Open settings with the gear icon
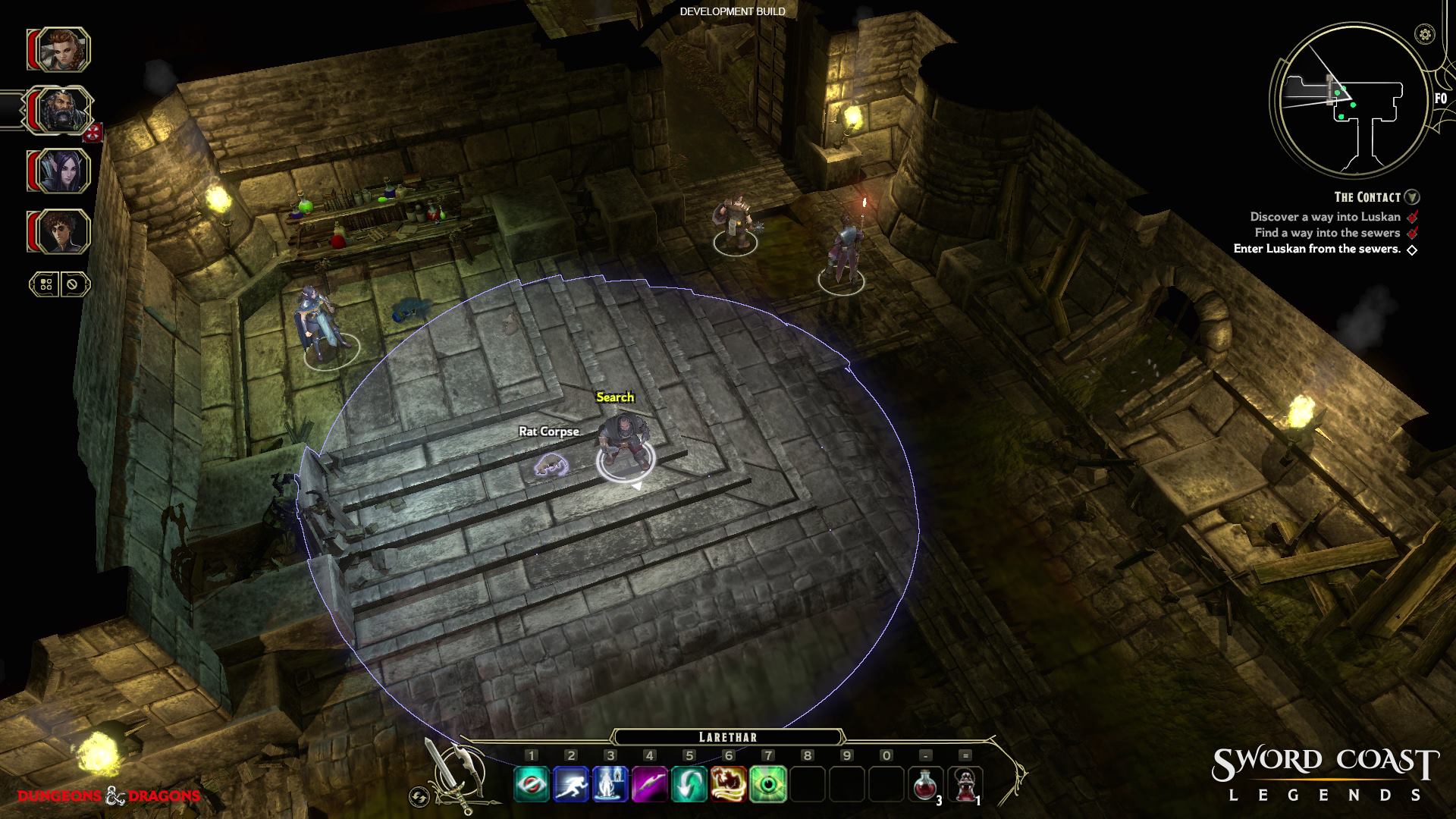 pyautogui.click(x=1425, y=34)
